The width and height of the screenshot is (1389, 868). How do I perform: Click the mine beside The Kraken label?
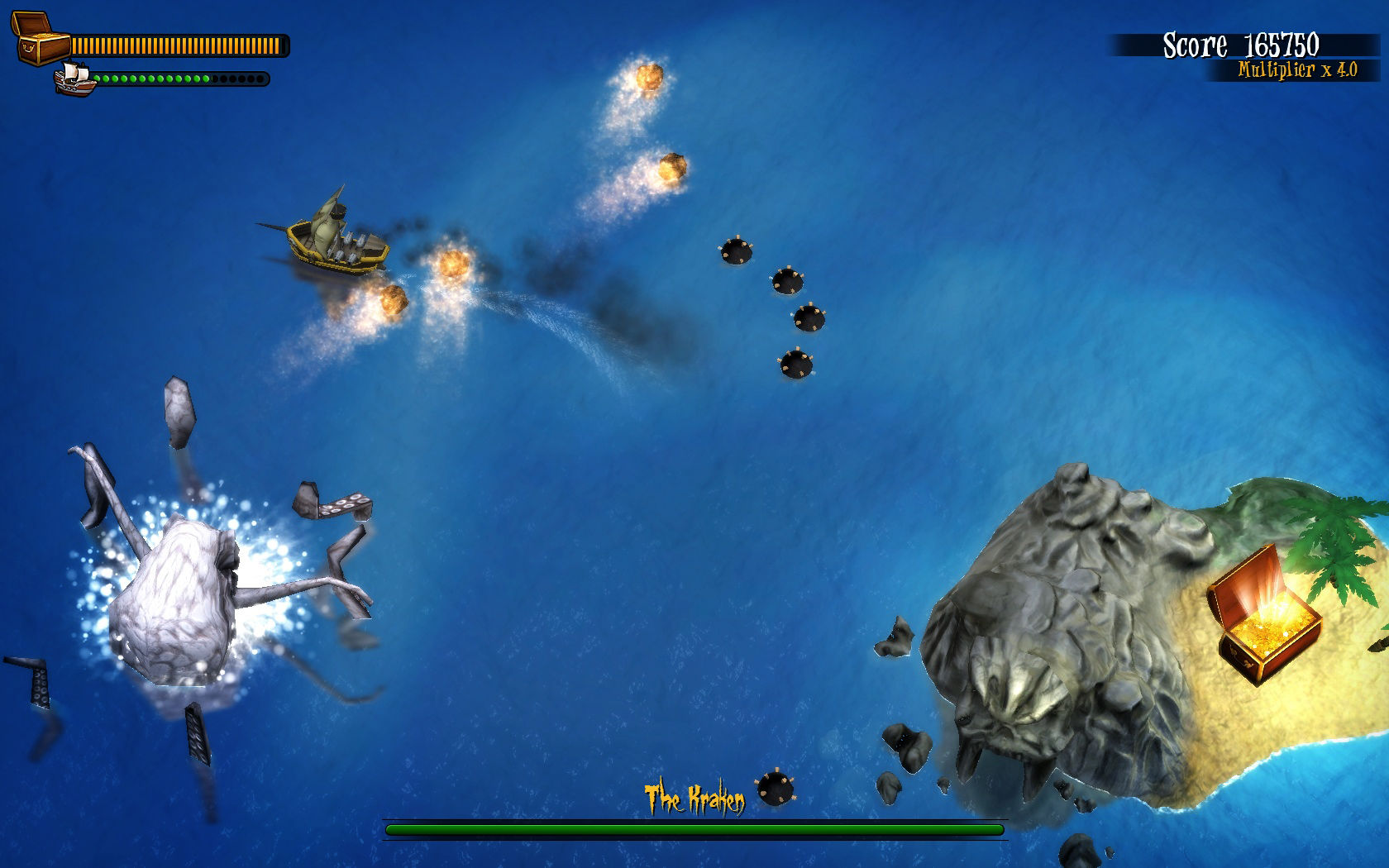(x=774, y=789)
